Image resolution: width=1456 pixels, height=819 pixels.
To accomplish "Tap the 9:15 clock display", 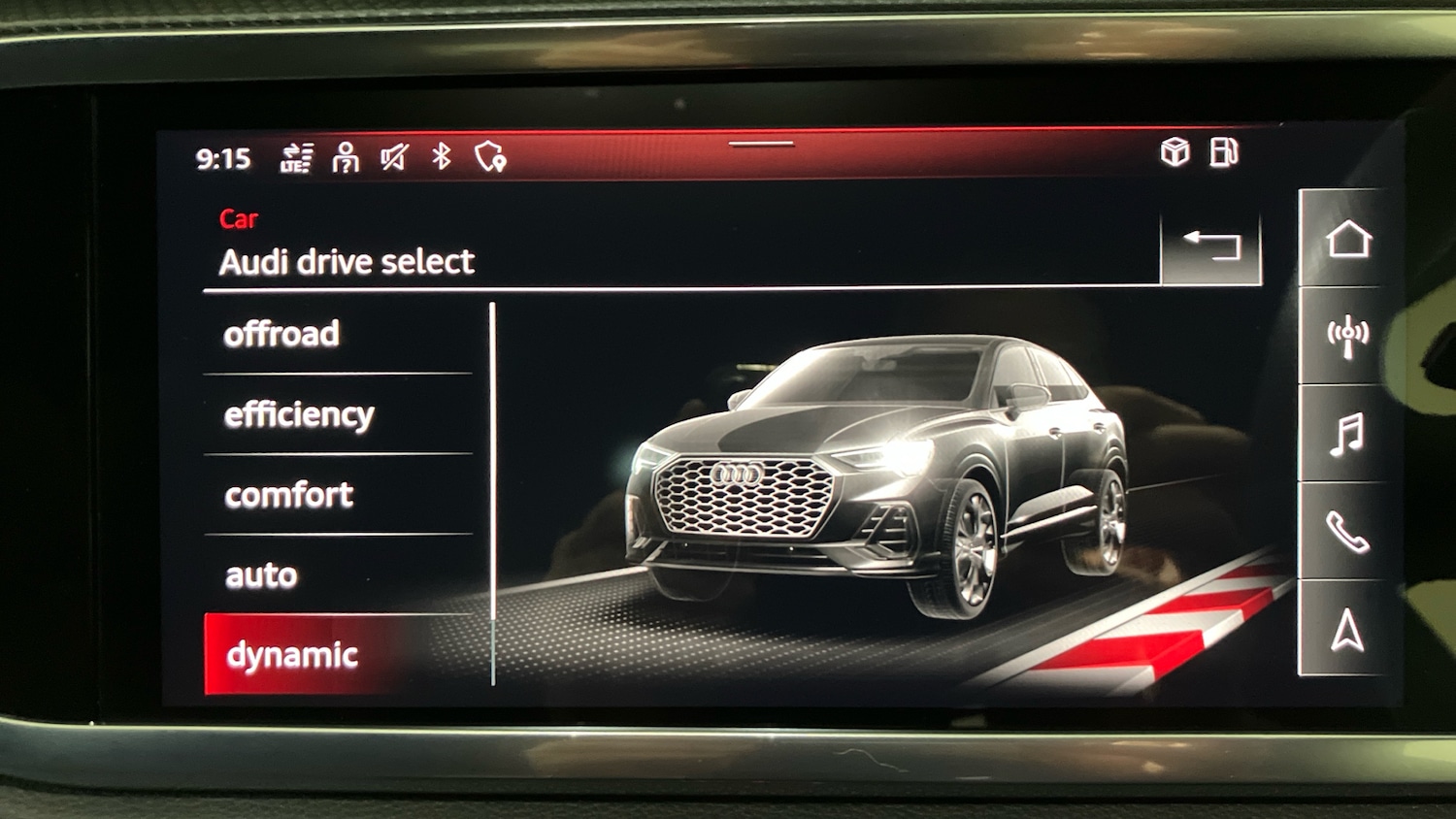I will pyautogui.click(x=224, y=157).
